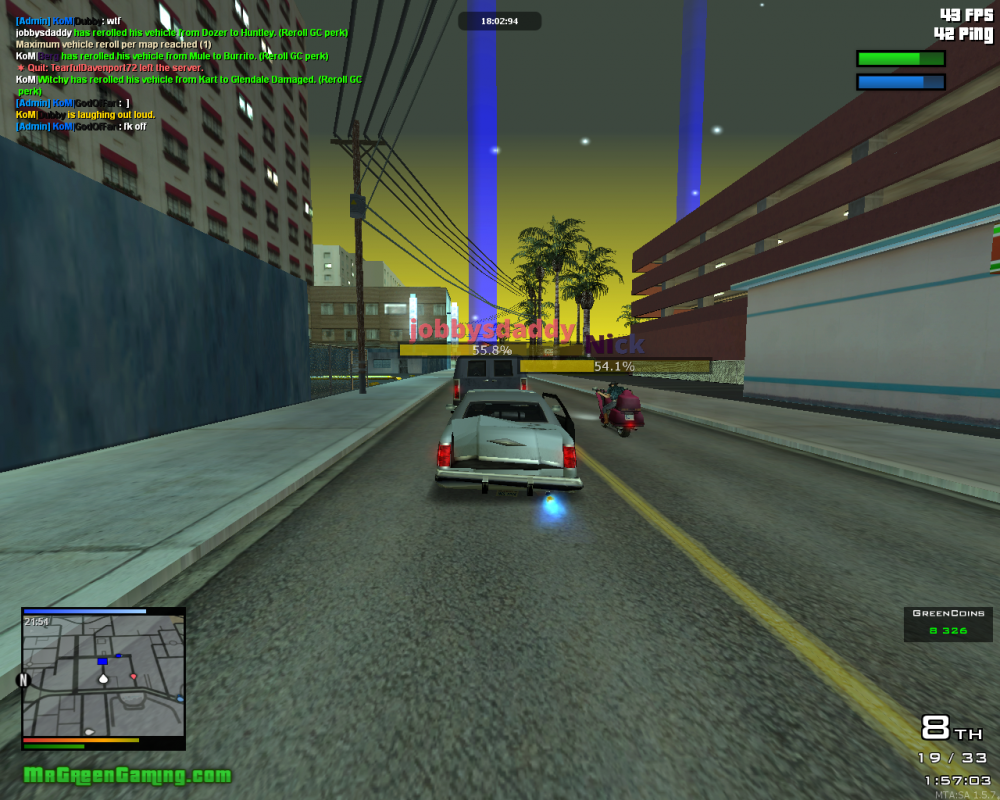
Task: Select the north compass marker on the minimap
Action: click(24, 680)
